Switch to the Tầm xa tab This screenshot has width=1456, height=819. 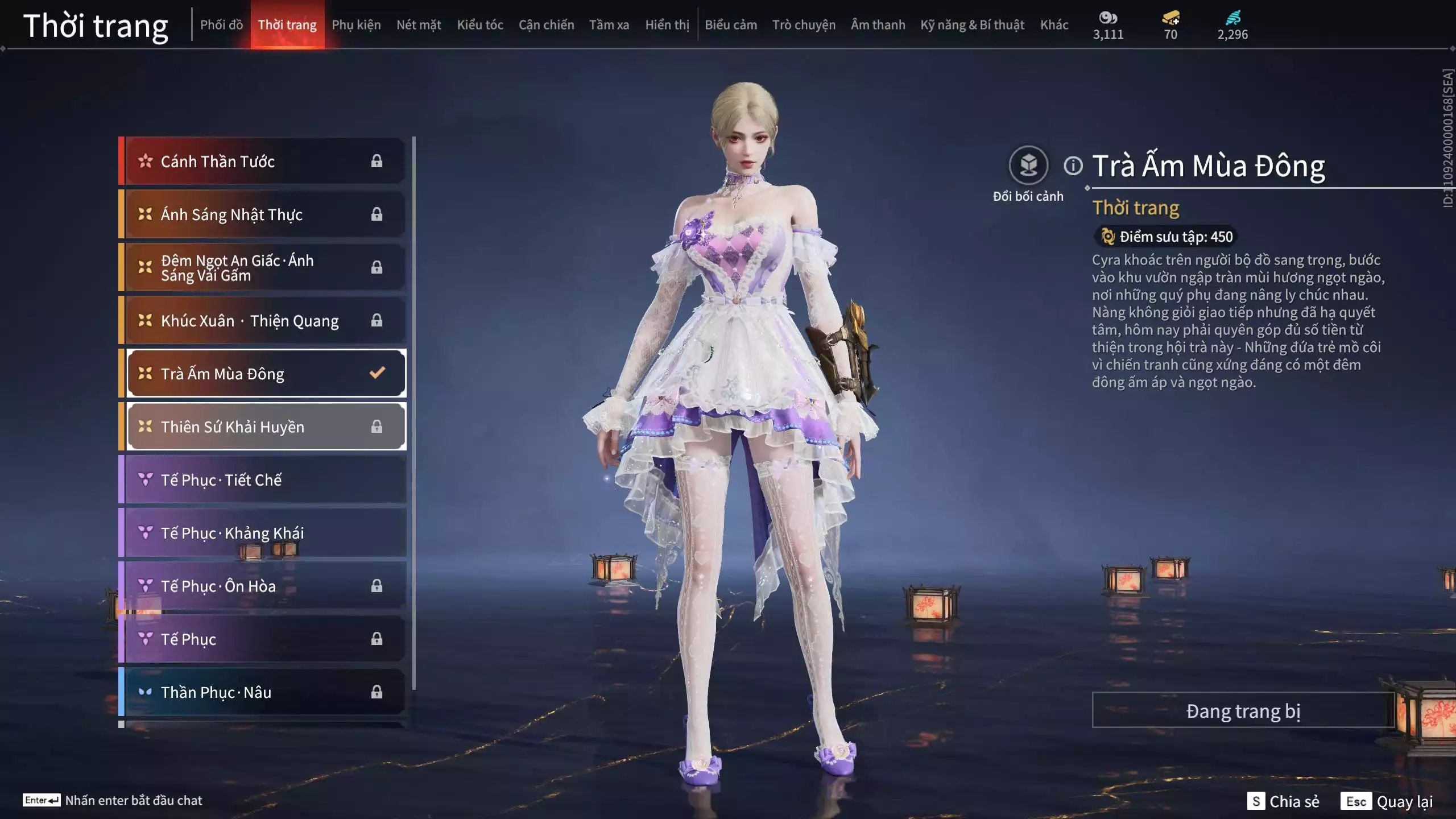pos(609,25)
